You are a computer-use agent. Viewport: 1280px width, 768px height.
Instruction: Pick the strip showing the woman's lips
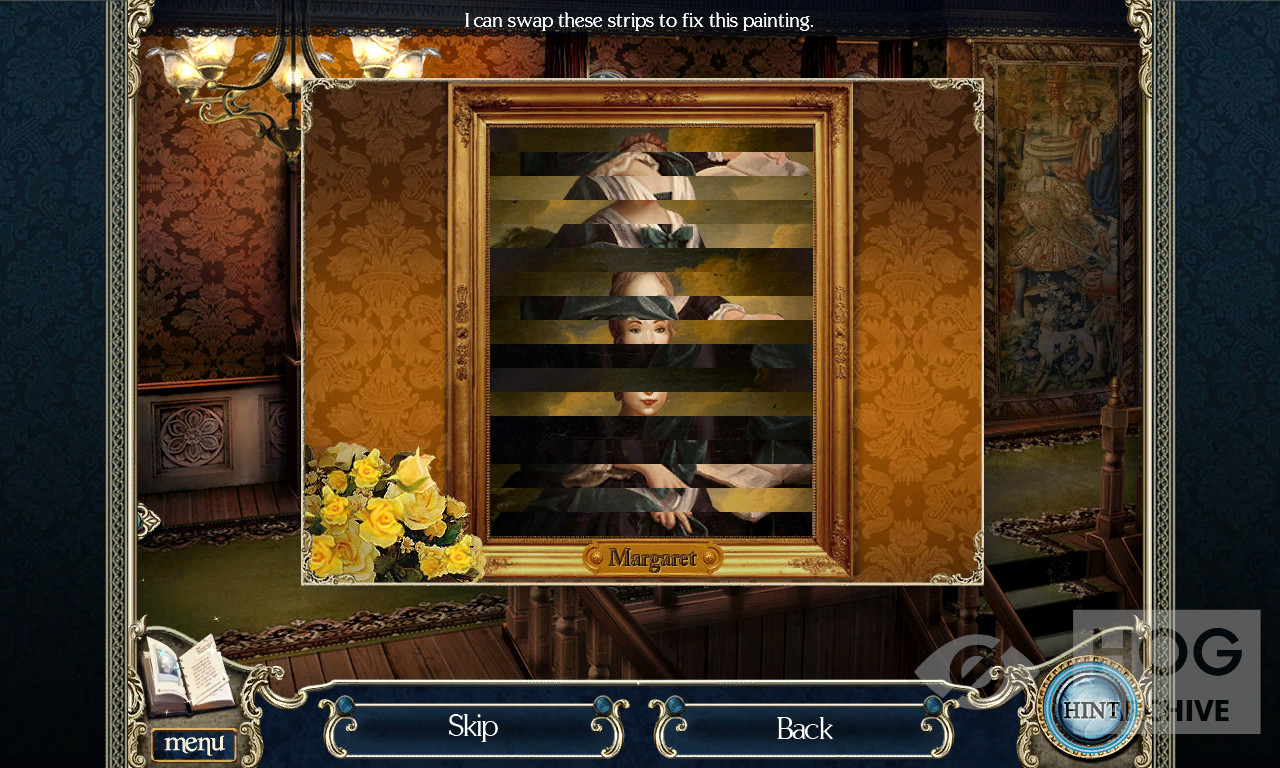coord(651,404)
